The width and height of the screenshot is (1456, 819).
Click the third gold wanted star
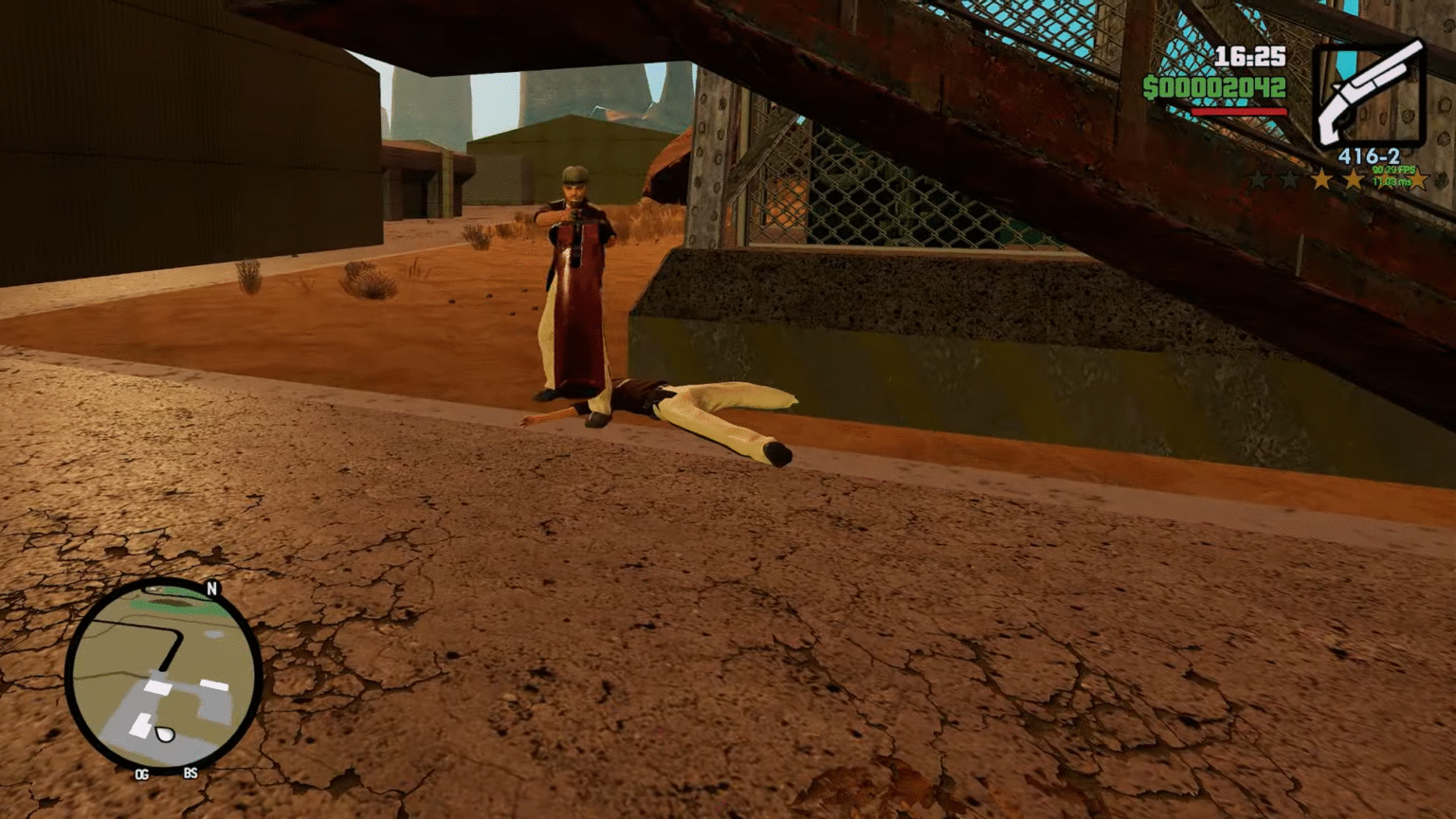pos(1386,179)
